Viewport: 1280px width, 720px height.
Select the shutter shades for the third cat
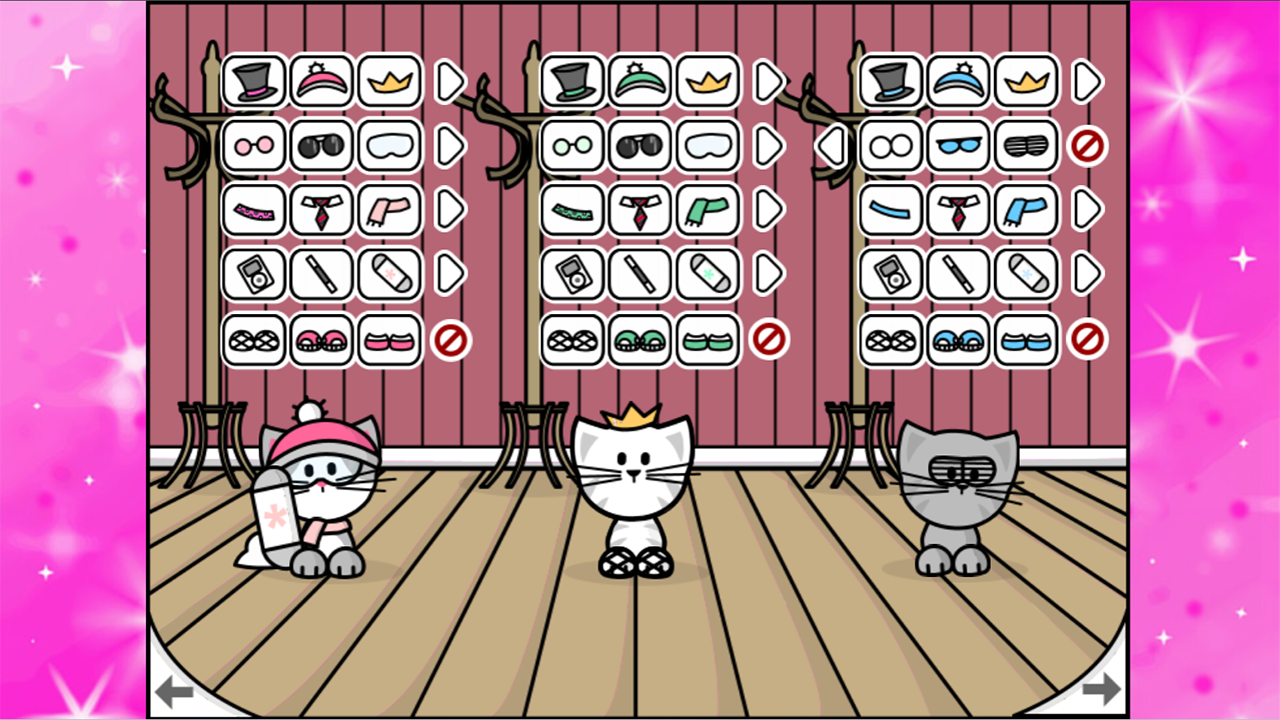pos(1025,146)
